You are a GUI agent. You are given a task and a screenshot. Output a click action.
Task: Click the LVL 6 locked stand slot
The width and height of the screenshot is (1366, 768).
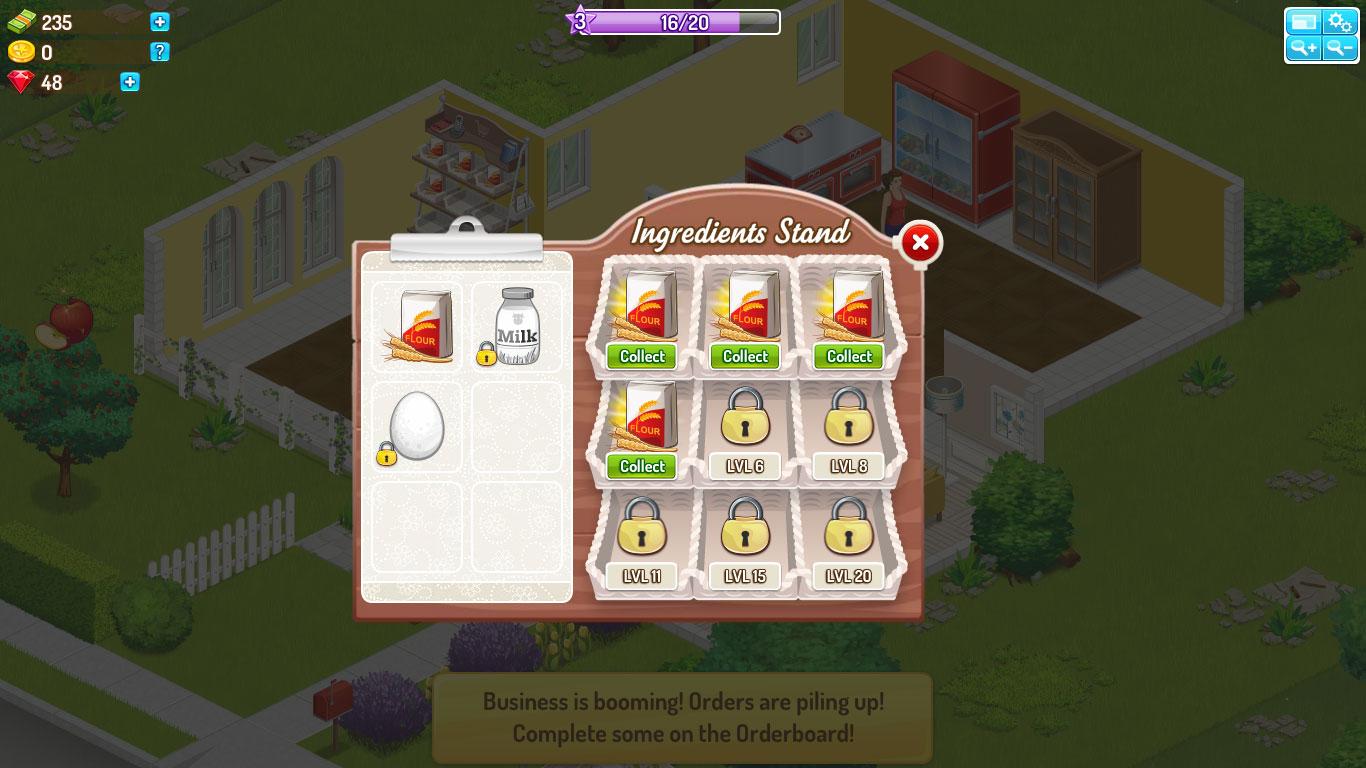(x=745, y=430)
